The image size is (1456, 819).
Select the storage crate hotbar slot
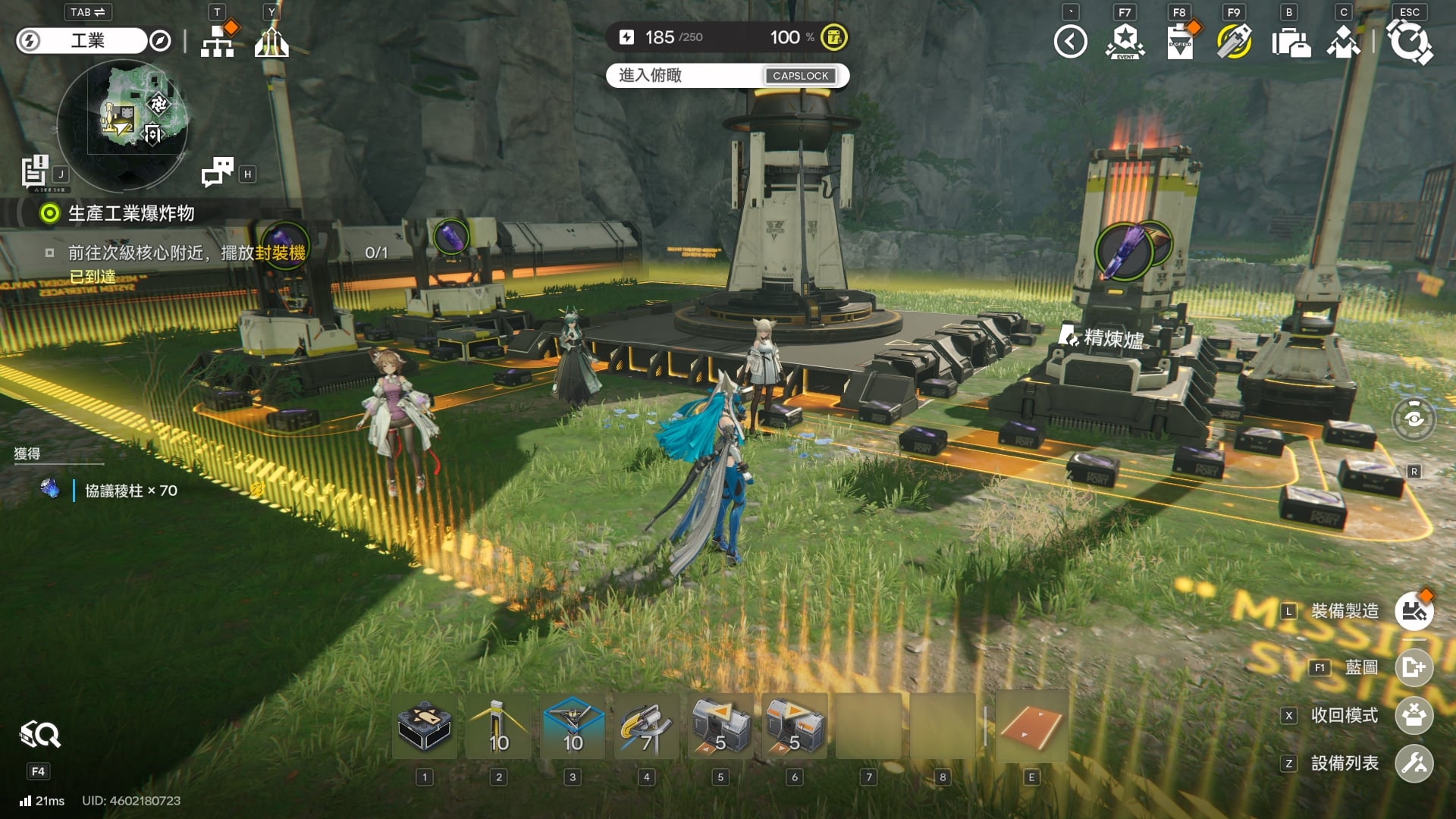pos(425,726)
